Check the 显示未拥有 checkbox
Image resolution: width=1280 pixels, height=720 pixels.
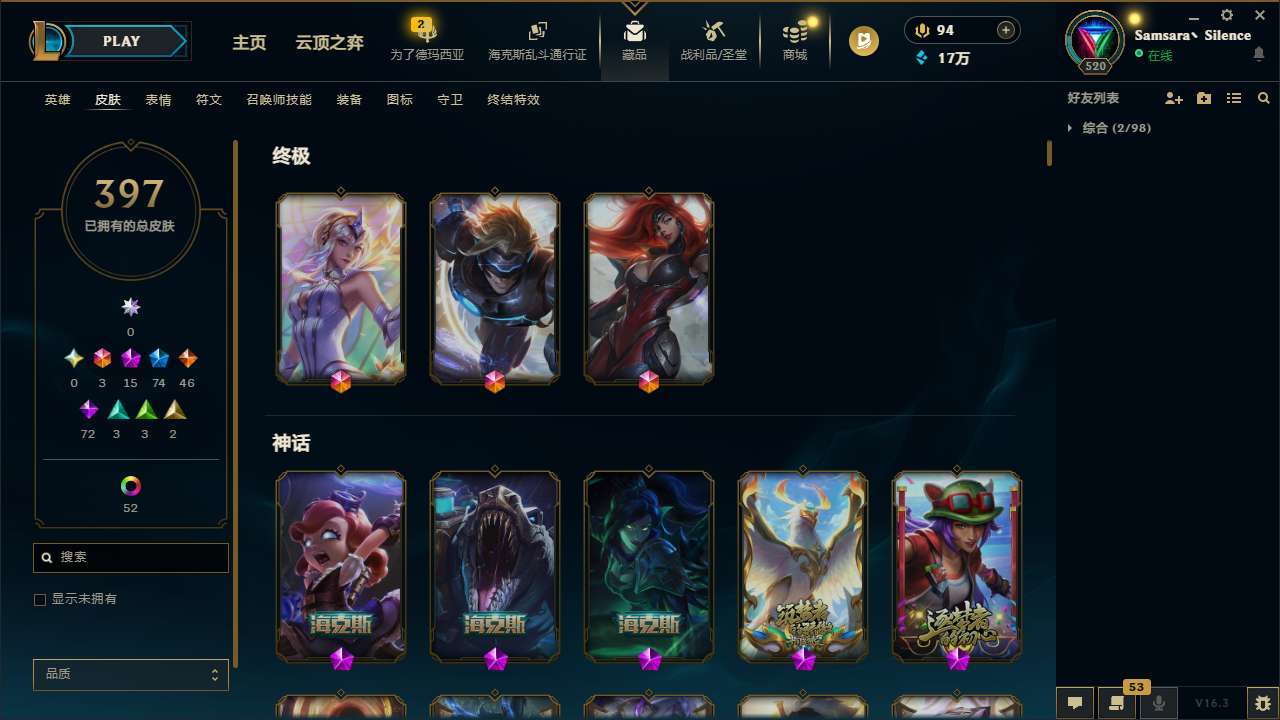[40, 599]
